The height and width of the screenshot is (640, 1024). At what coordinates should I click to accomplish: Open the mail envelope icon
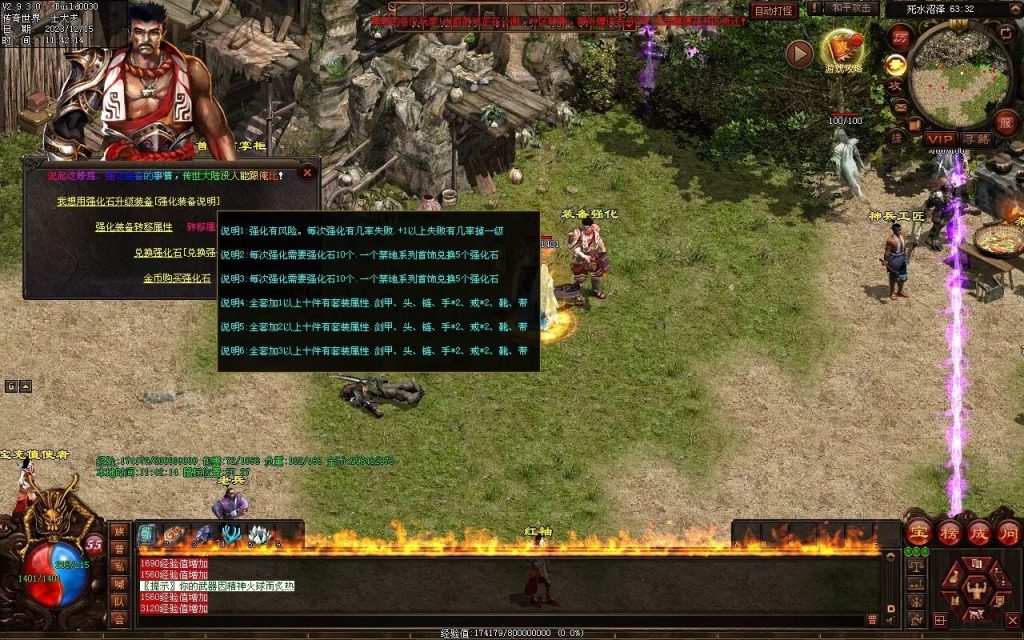(899, 107)
